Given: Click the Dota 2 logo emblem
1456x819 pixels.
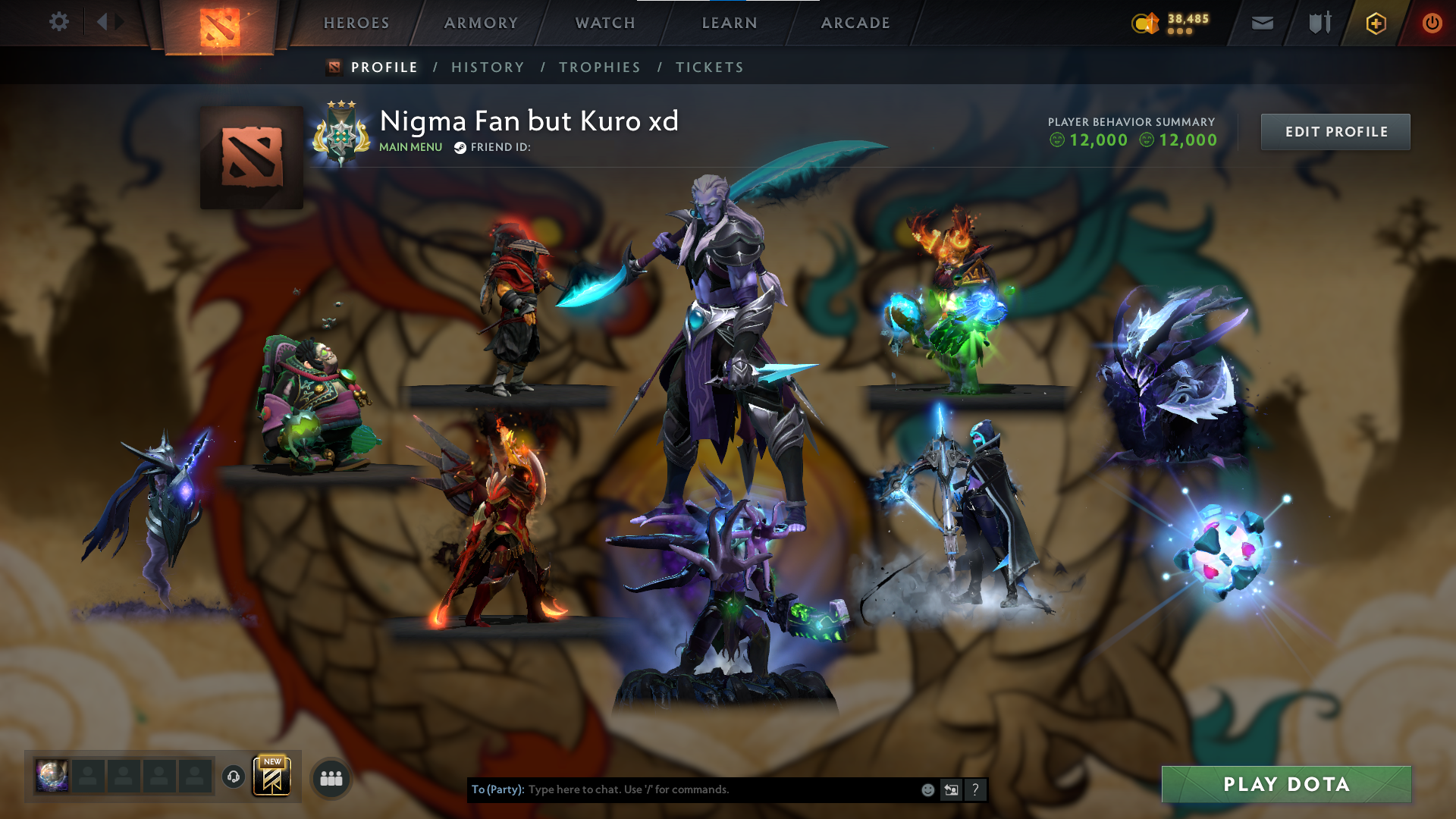Looking at the screenshot, I should point(221,23).
